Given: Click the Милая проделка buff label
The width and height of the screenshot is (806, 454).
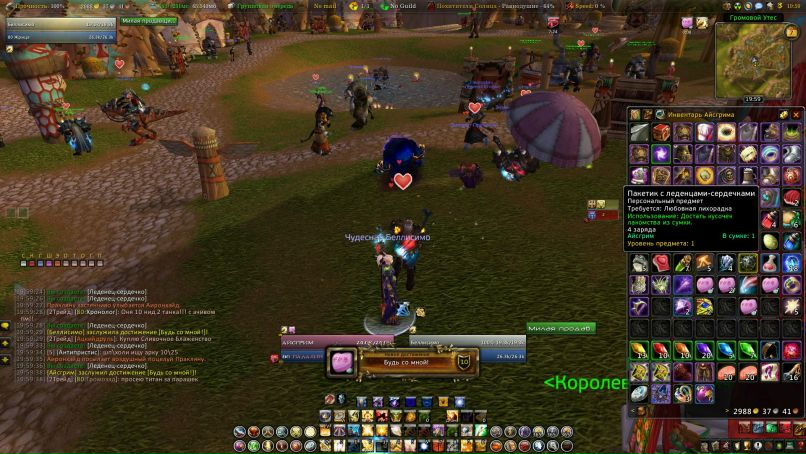Looking at the screenshot, I should (x=147, y=19).
